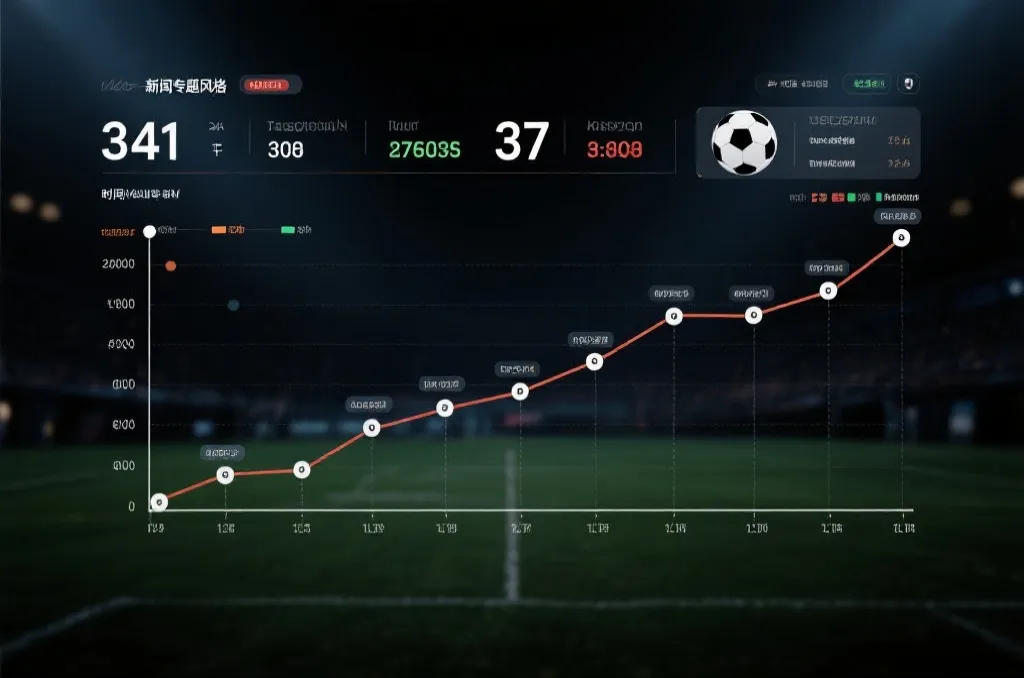Open the soccer ball info card
This screenshot has width=1024, height=678.
pyautogui.click(x=807, y=142)
